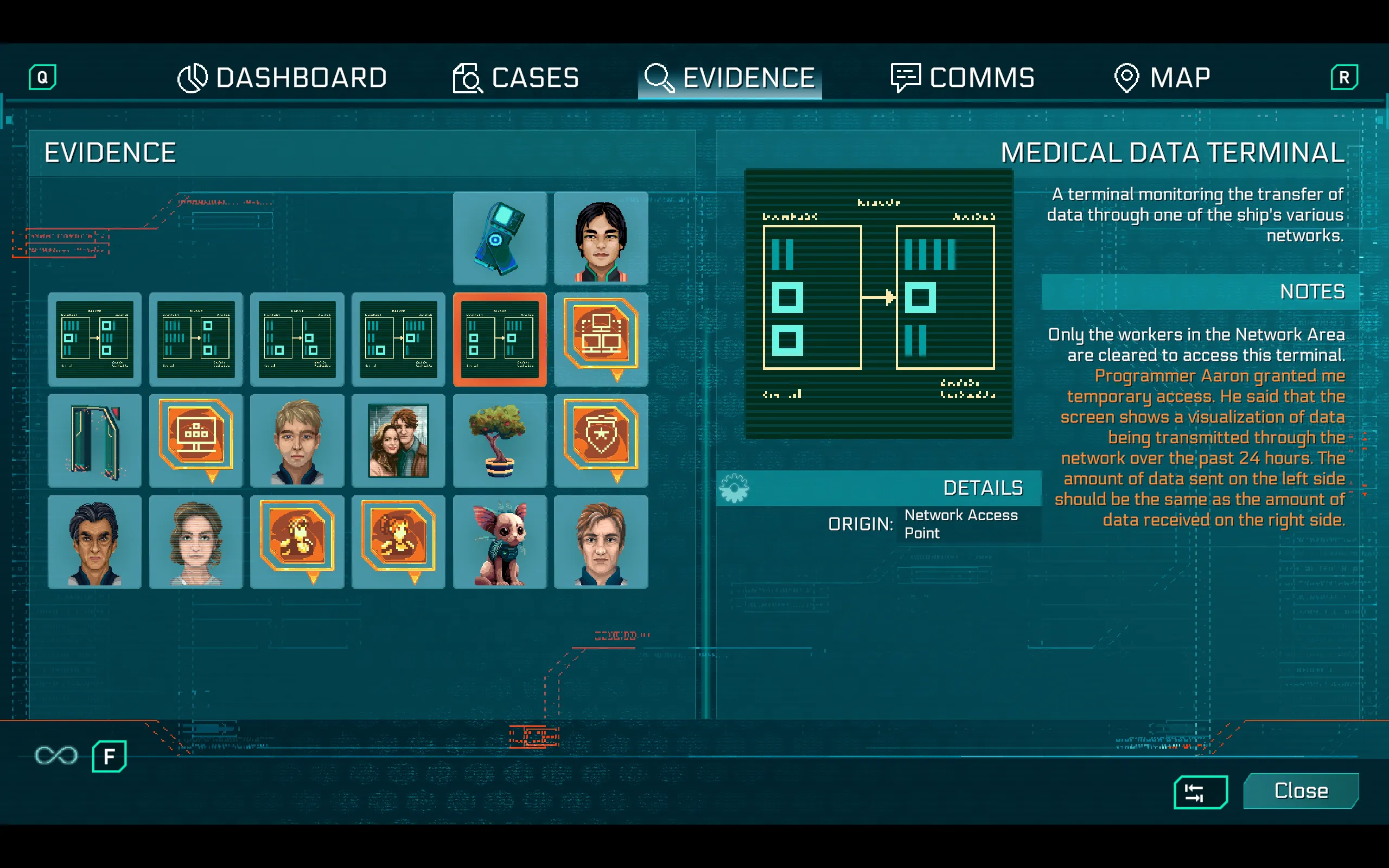Open the couple photograph evidence
Image resolution: width=1389 pixels, height=868 pixels.
[x=398, y=441]
